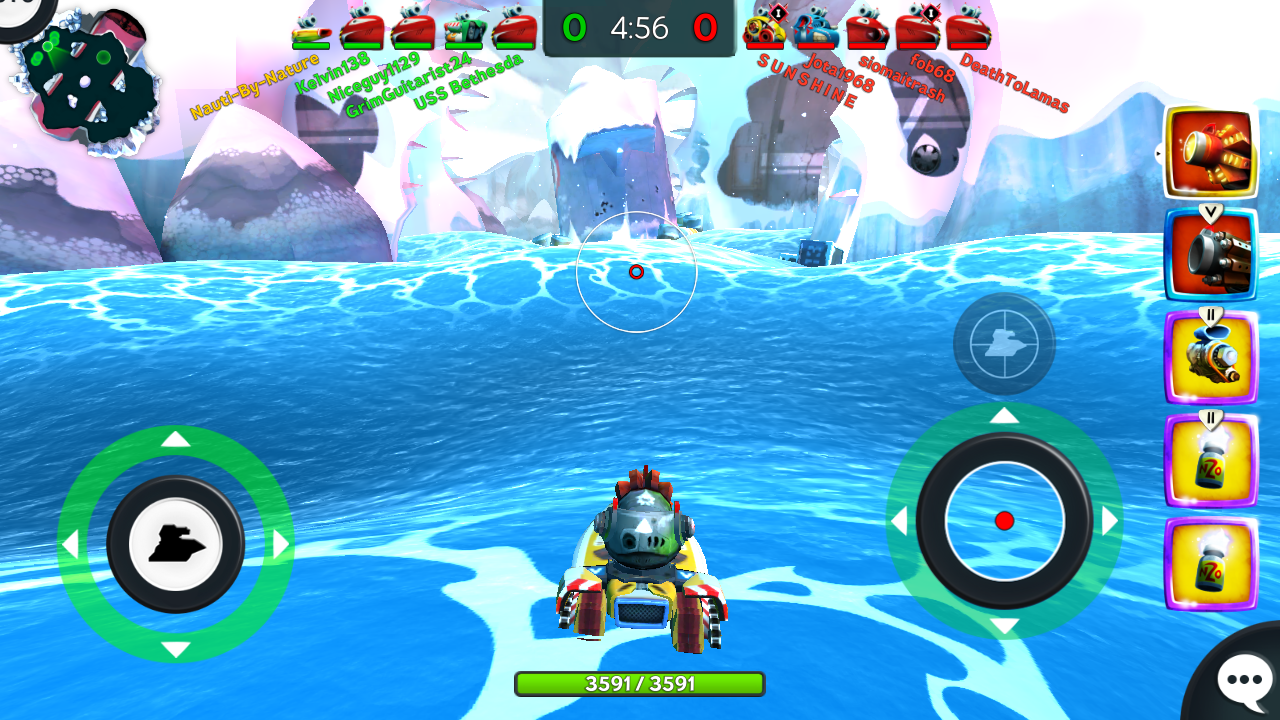Open the minimap radar

point(85,85)
